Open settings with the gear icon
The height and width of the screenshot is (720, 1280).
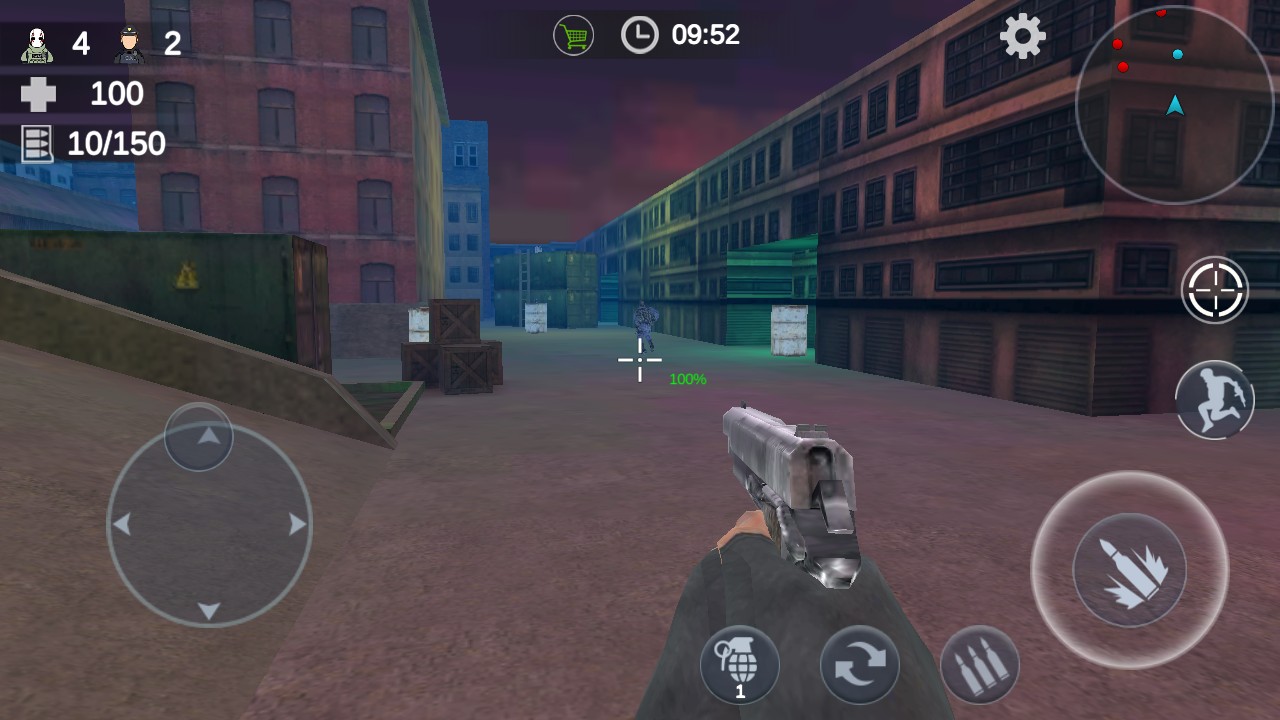coord(1022,38)
